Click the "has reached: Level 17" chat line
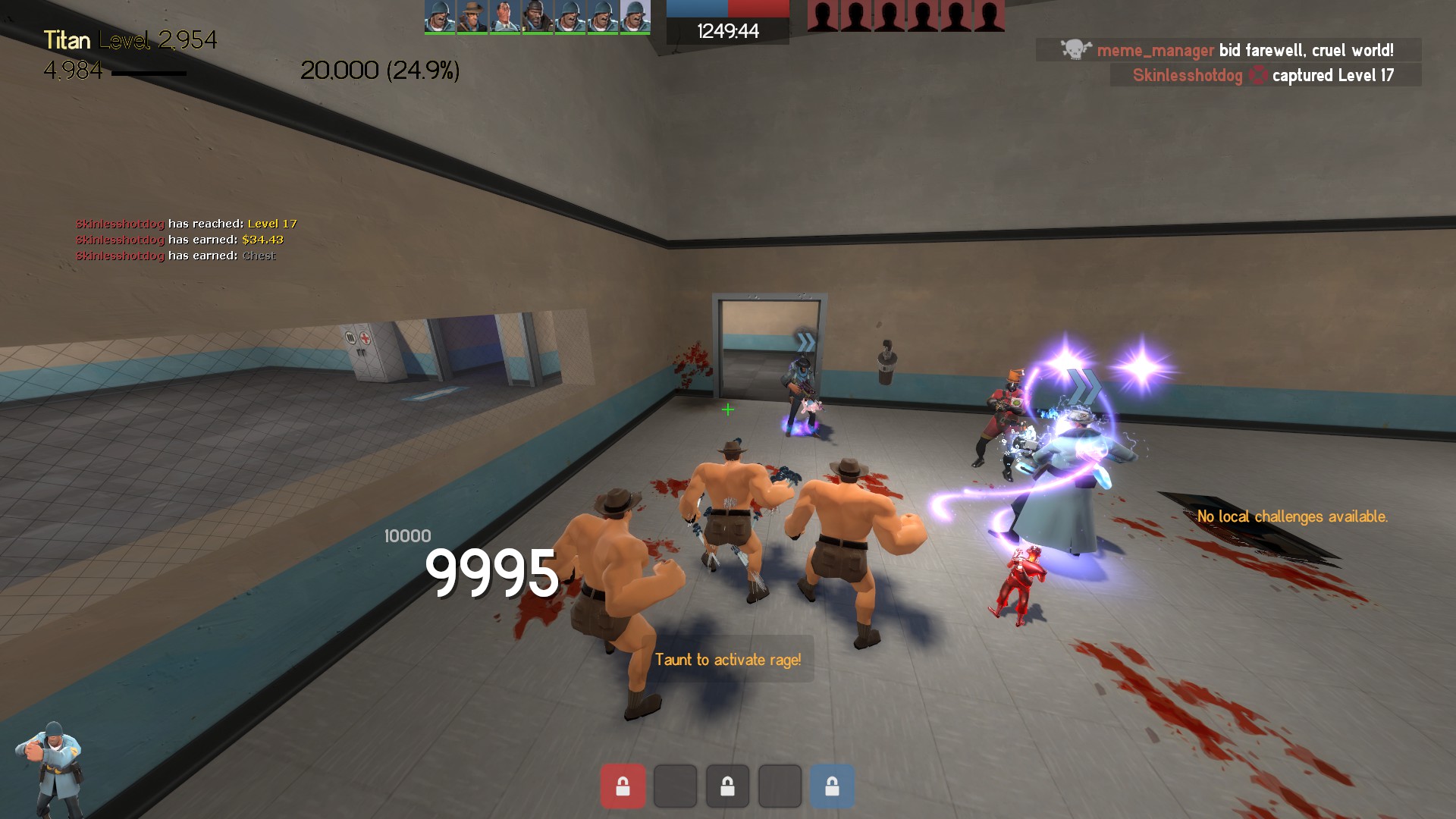This screenshot has height=819, width=1456. point(186,224)
